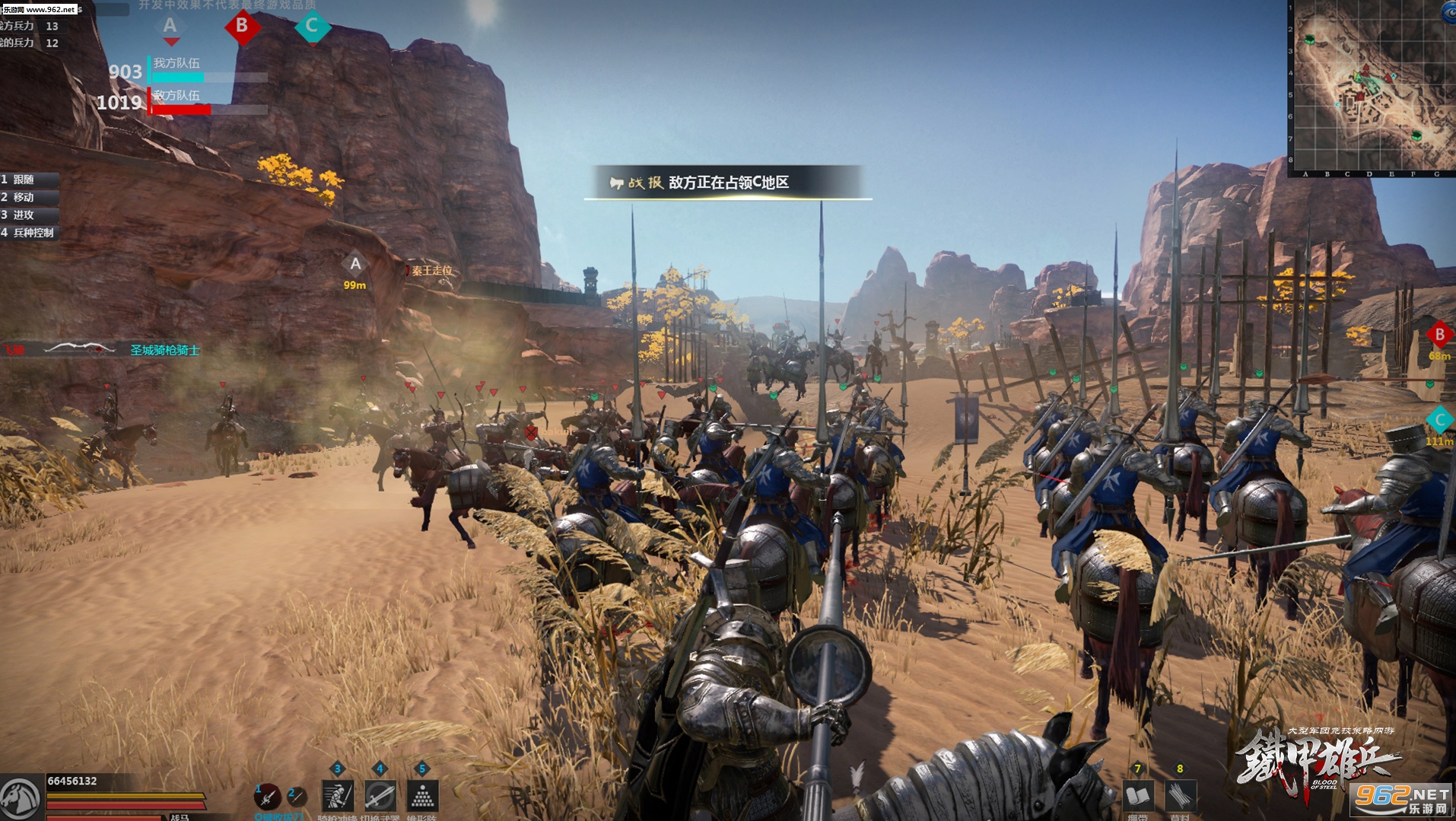
Task: Select the red capture point B diamond at top
Action: click(x=242, y=27)
